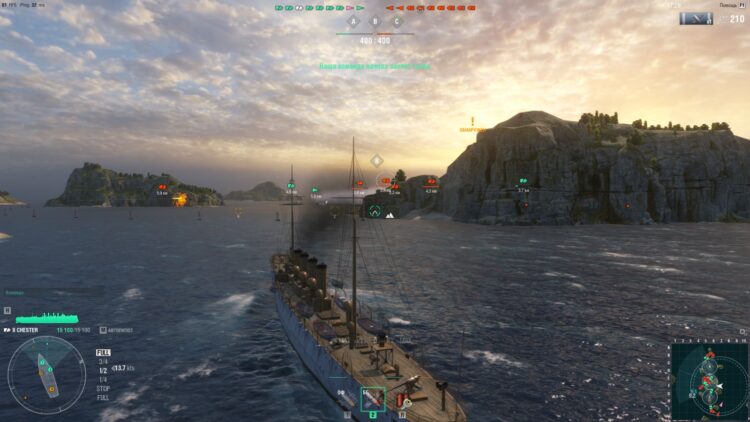This screenshot has width=750, height=422.
Task: Select capture point B marker
Action: (x=375, y=21)
